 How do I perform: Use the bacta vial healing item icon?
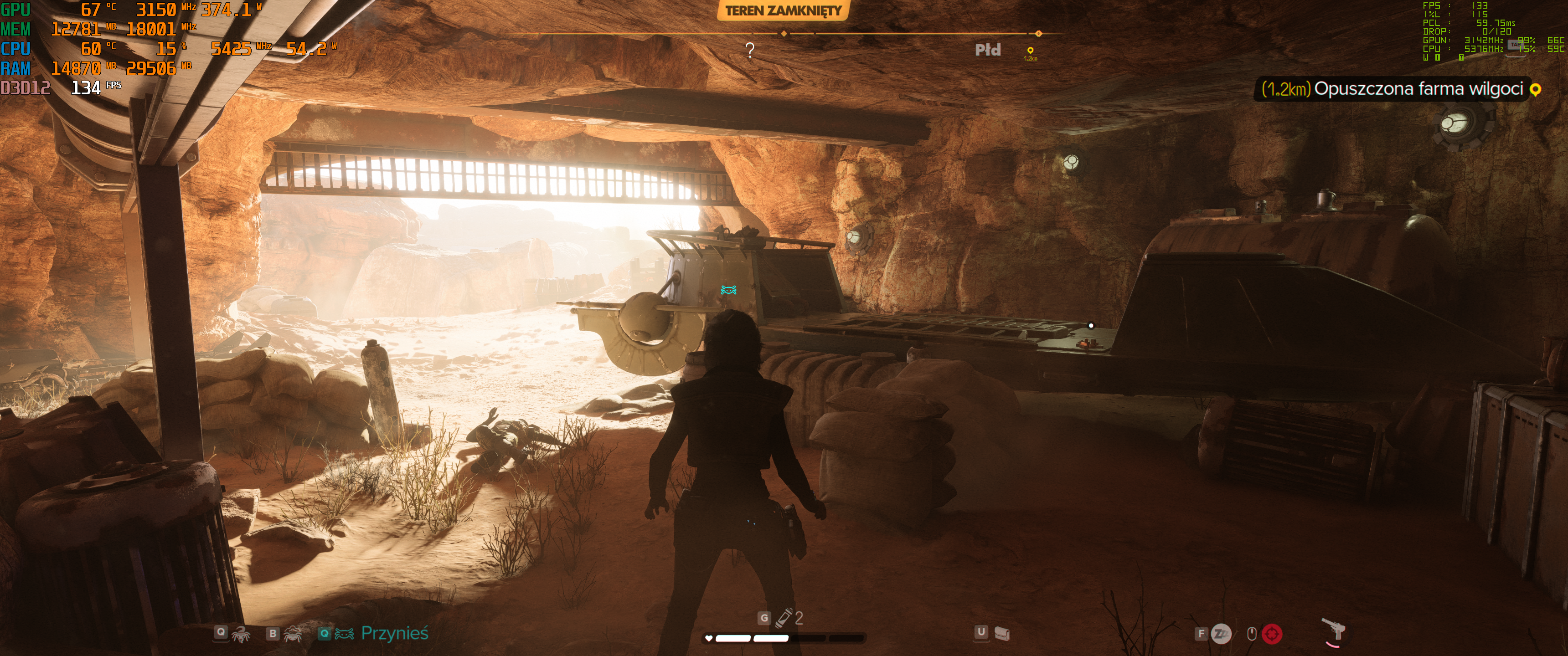click(x=785, y=617)
